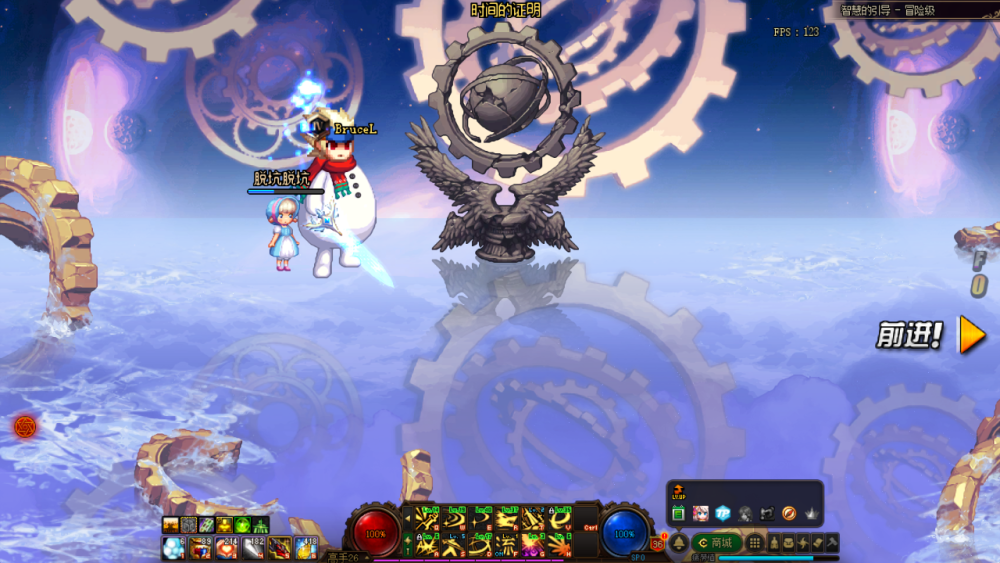Click the red shield level 36 badge
This screenshot has height=563, width=1000.
[657, 544]
